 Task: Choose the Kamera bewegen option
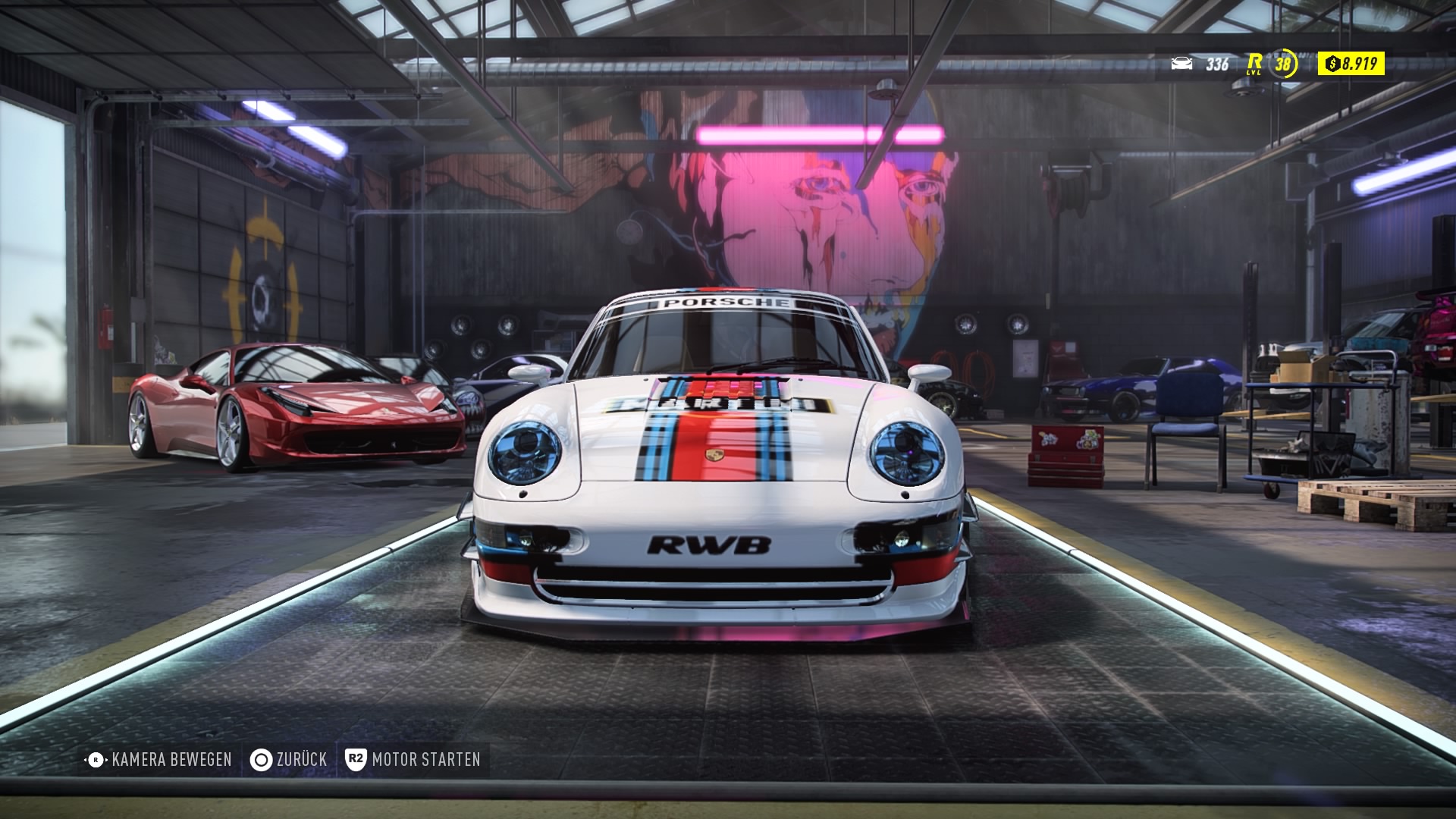159,759
